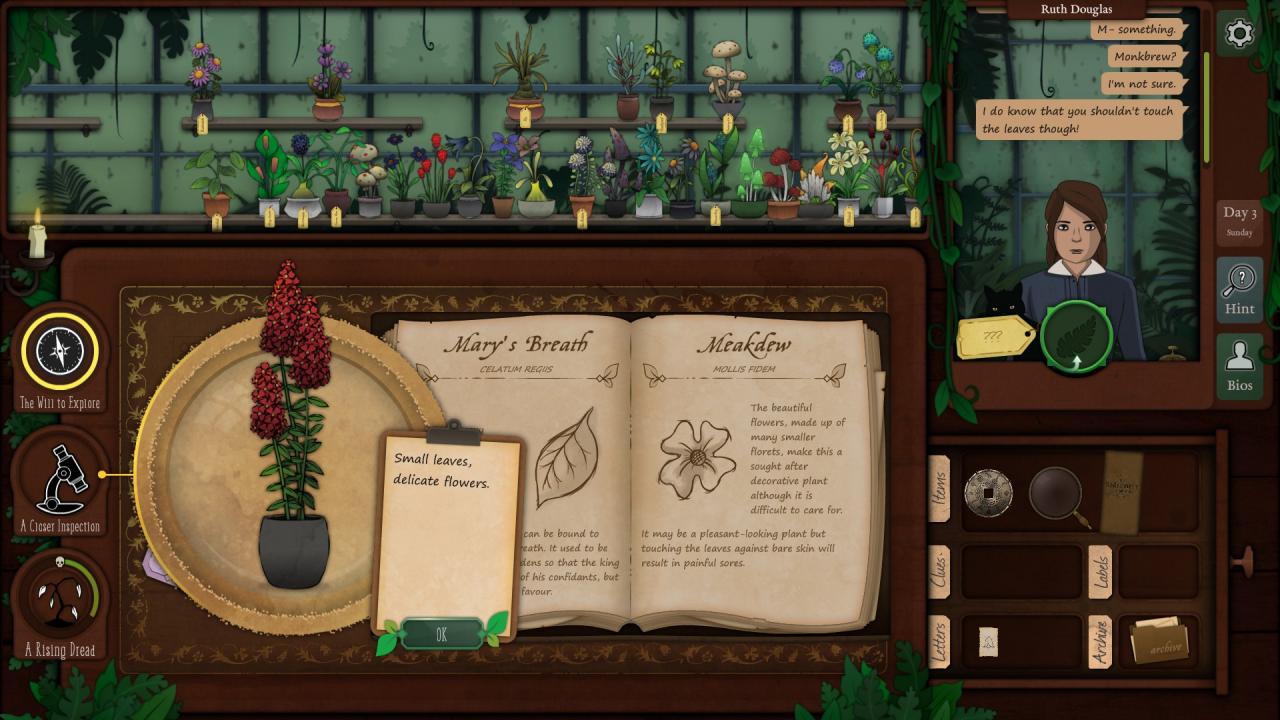Switch to the Items drawer tab

tap(939, 489)
